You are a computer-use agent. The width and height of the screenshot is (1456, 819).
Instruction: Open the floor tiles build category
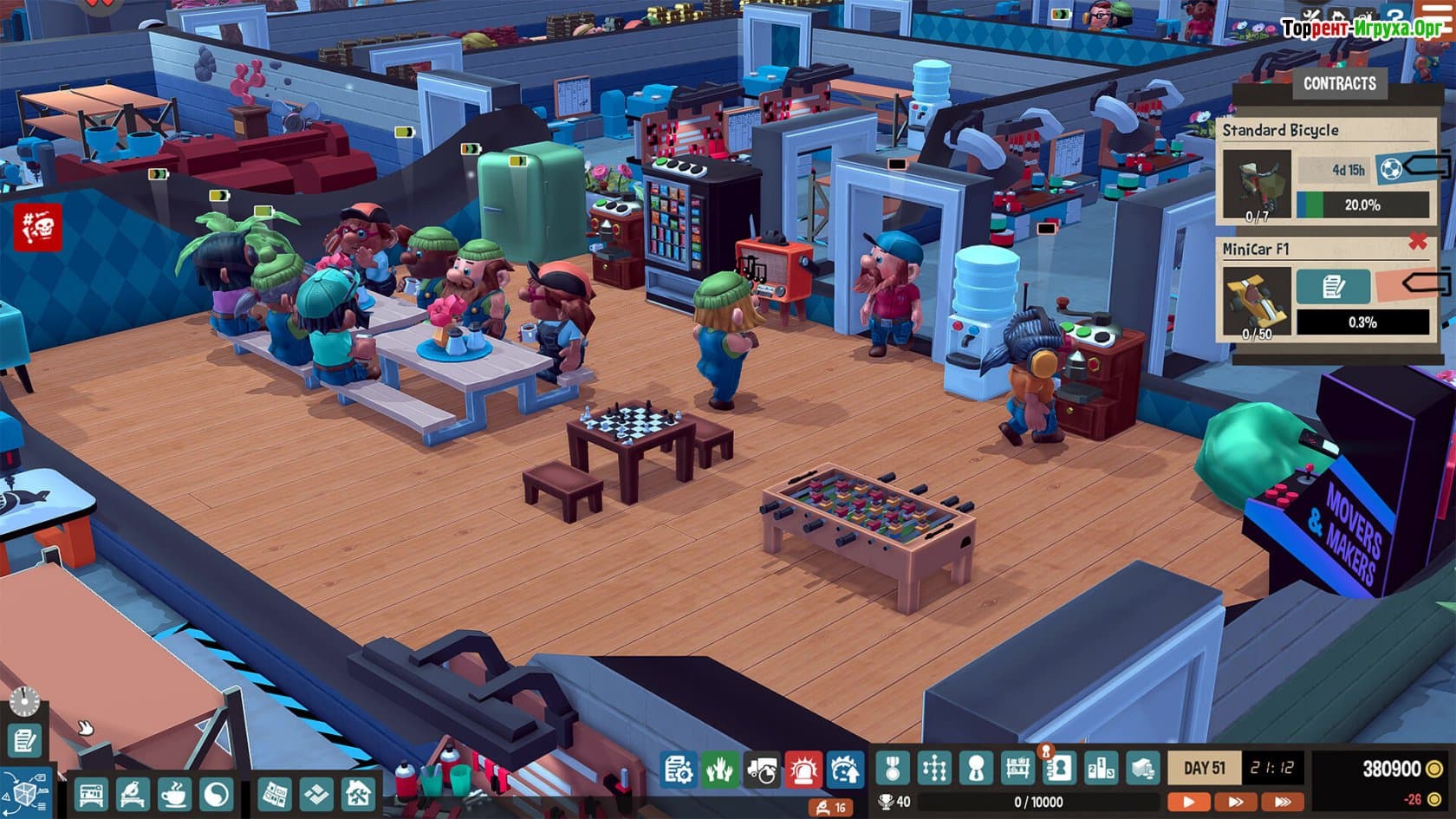[315, 793]
